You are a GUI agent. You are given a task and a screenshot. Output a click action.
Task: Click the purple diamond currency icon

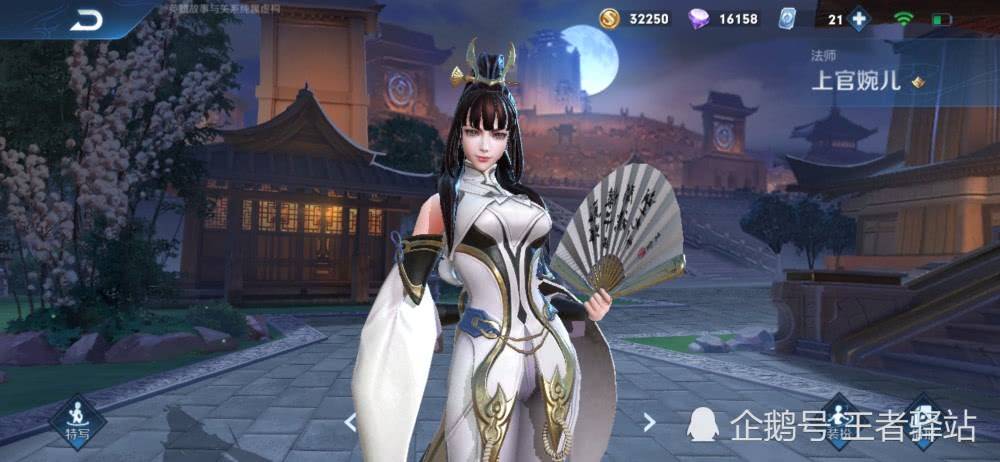click(x=699, y=19)
